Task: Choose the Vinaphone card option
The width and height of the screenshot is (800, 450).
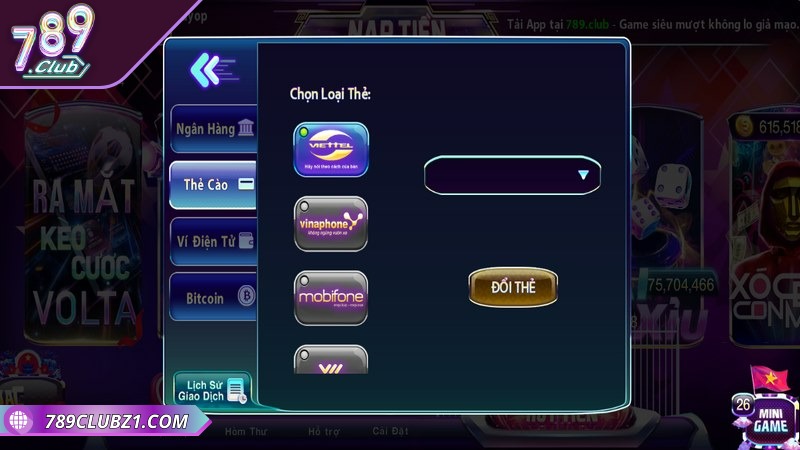Action: click(x=331, y=223)
